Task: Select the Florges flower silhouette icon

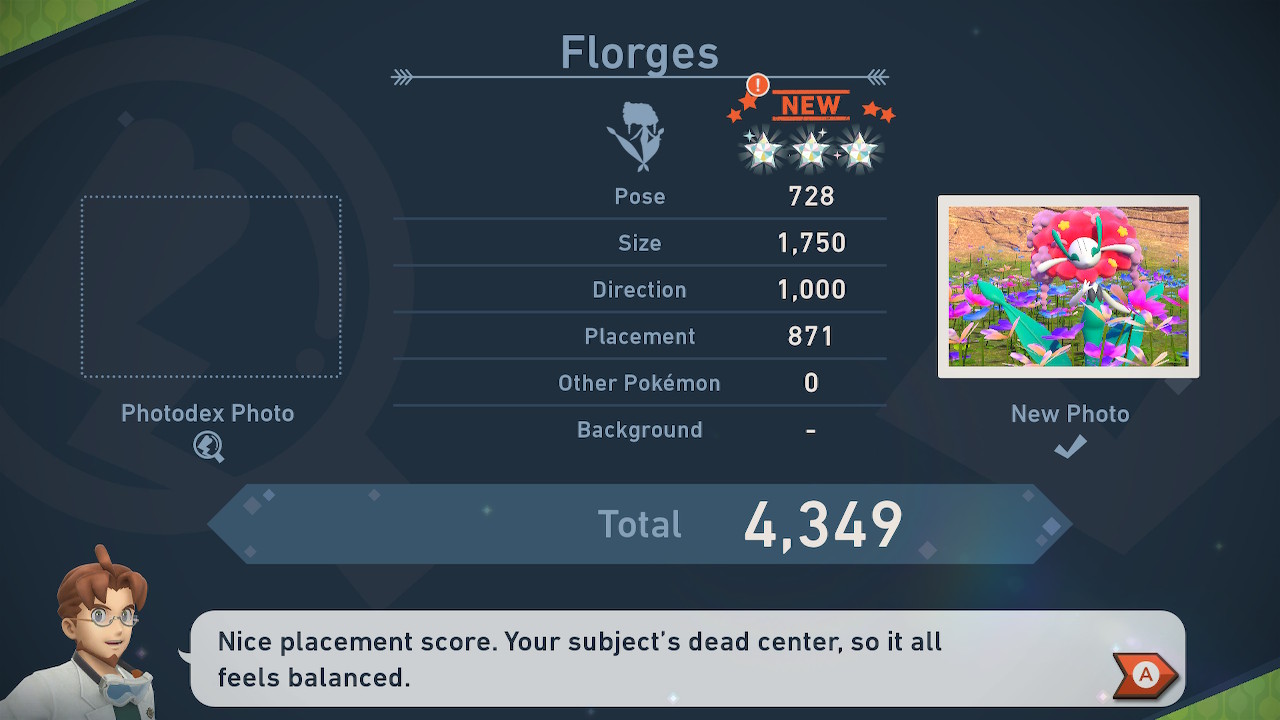Action: (640, 138)
